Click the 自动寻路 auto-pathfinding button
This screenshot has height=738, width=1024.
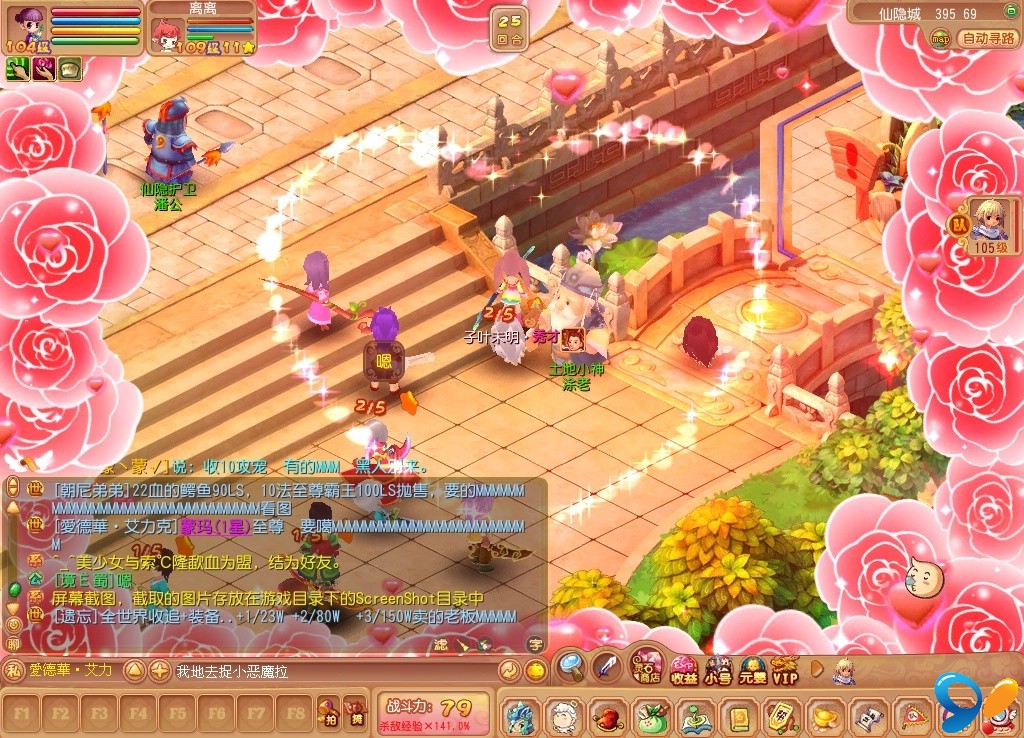click(x=987, y=38)
